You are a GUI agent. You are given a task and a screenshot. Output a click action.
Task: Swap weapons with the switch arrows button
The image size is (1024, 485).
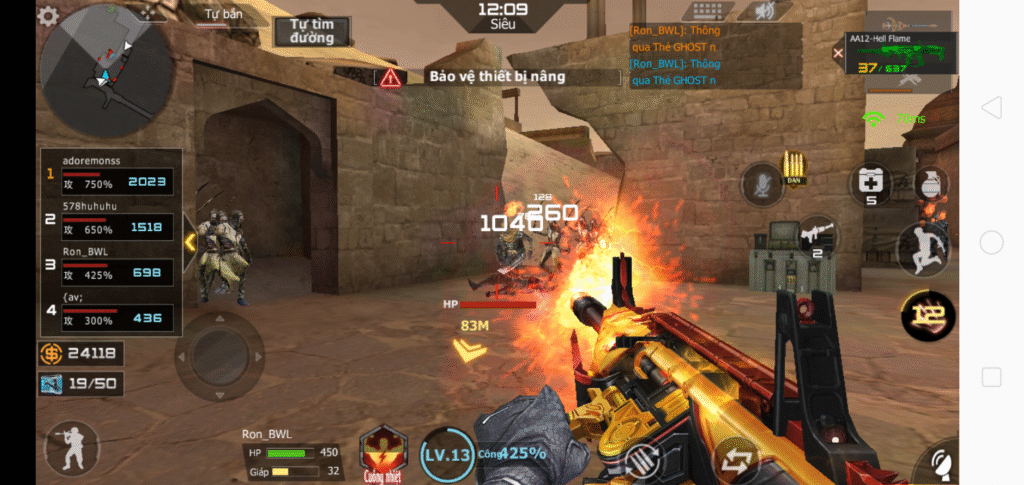coord(736,461)
